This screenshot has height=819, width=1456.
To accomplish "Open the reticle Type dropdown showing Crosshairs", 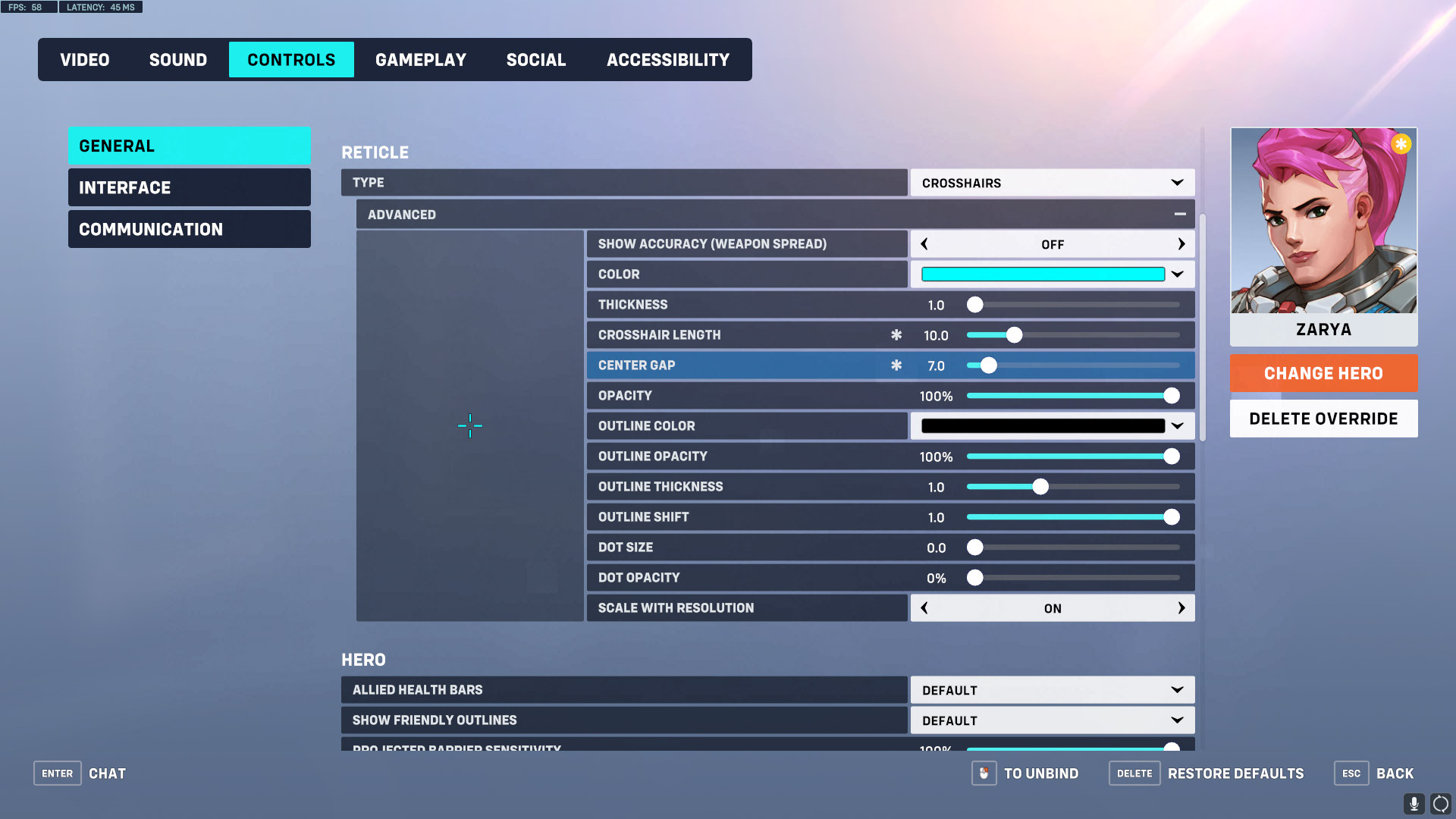I will point(1052,182).
